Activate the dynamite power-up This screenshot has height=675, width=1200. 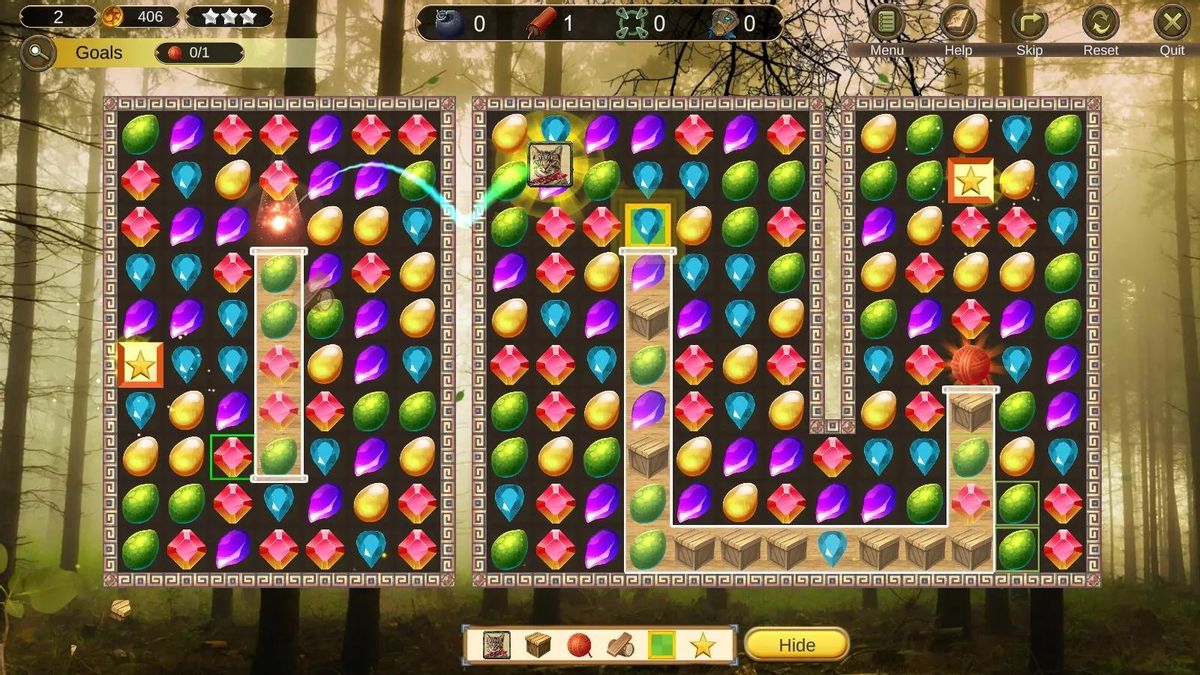coord(541,23)
